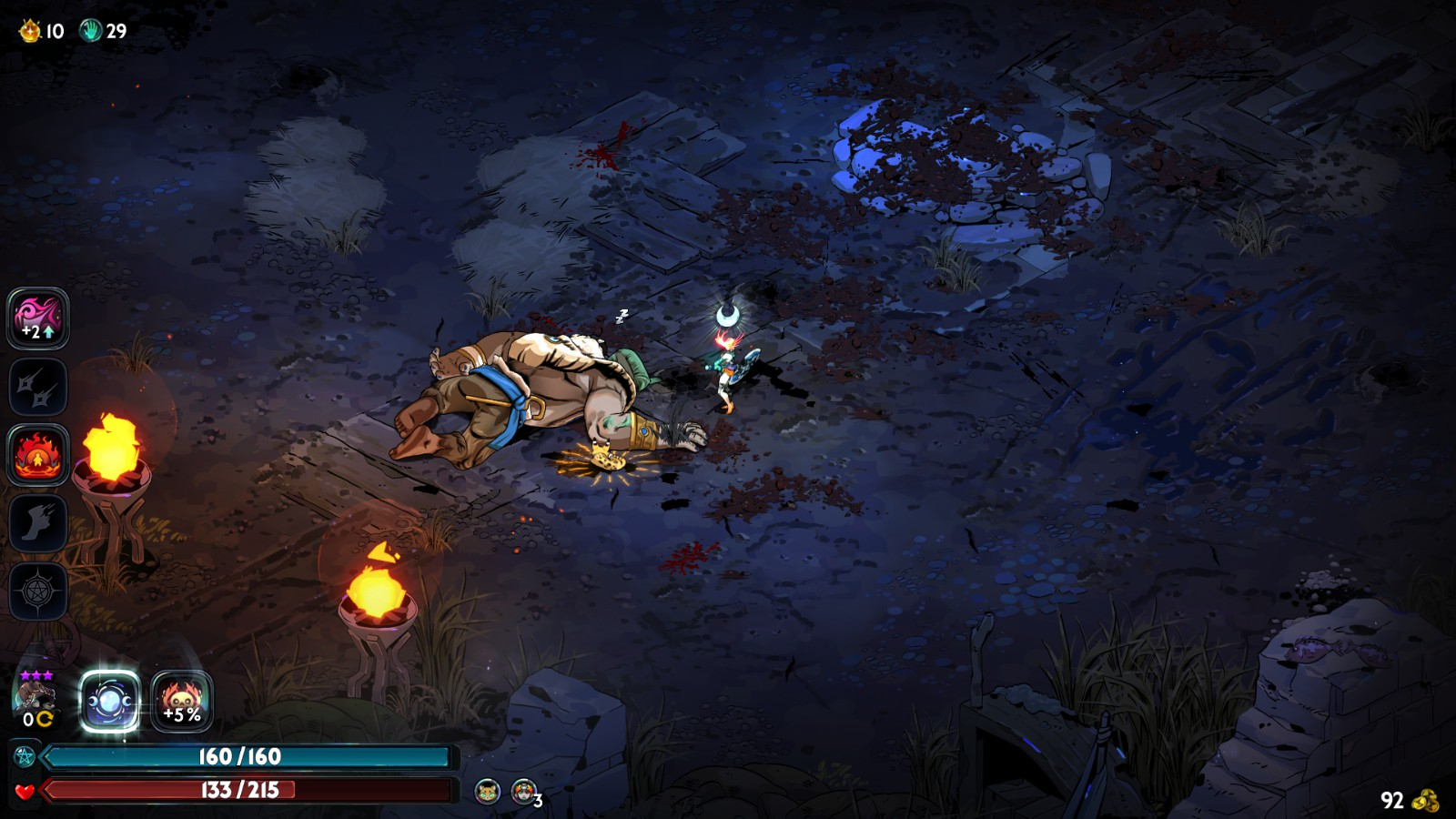This screenshot has height=819, width=1456.
Task: Select the empty Sprint slot with winged foot
Action: click(x=38, y=523)
